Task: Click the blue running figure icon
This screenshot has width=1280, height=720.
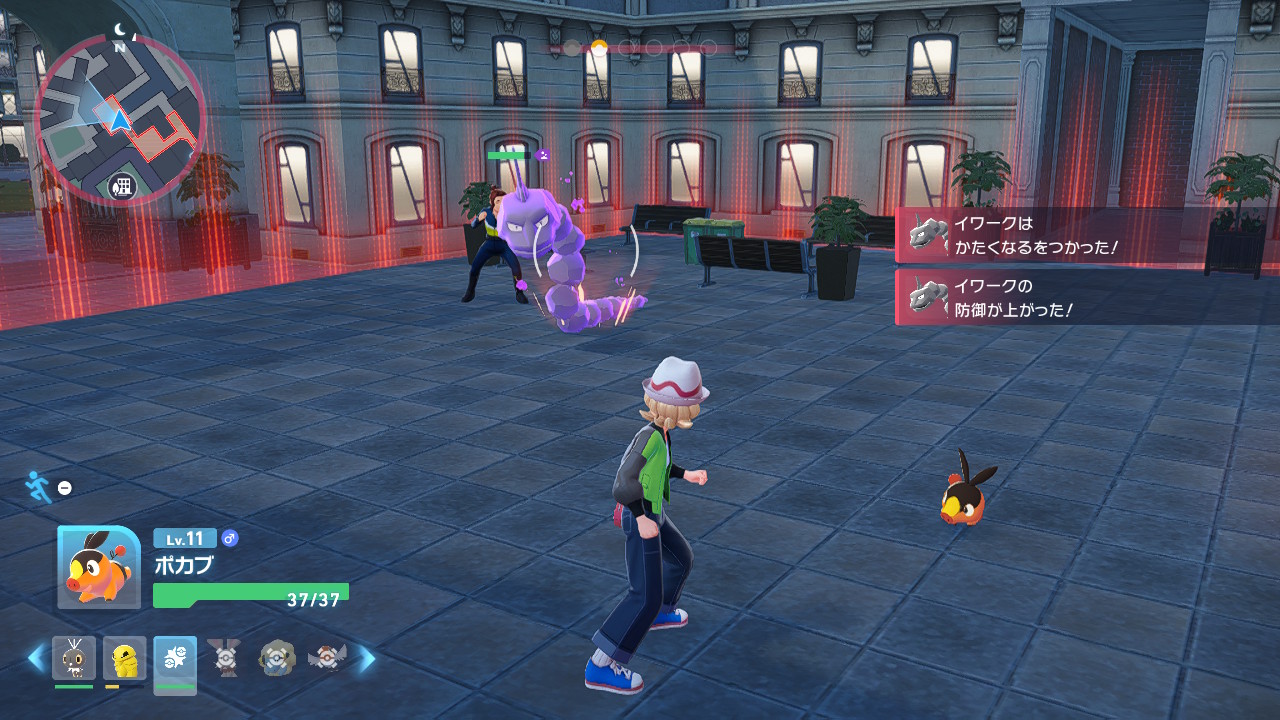Action: [x=36, y=486]
